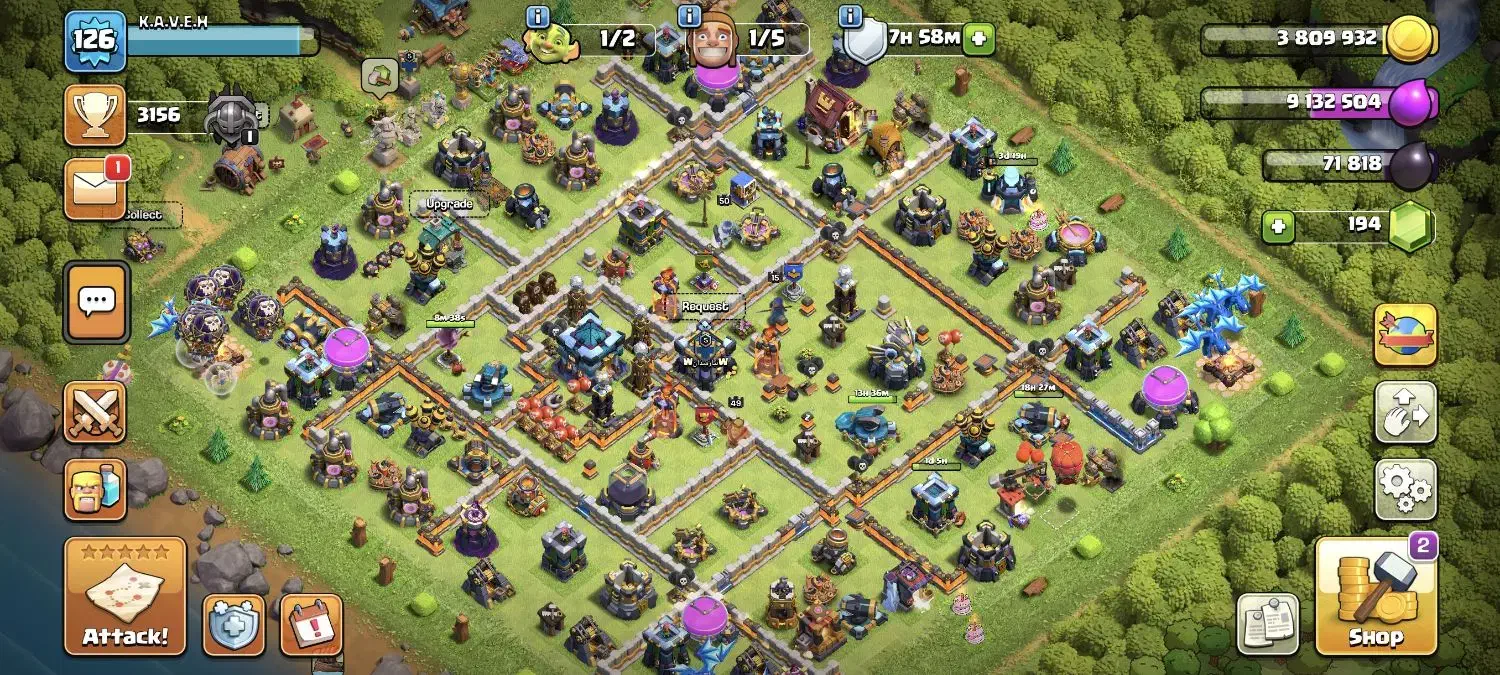Viewport: 1500px width, 675px height.
Task: Open the chat speech bubble
Action: point(96,302)
